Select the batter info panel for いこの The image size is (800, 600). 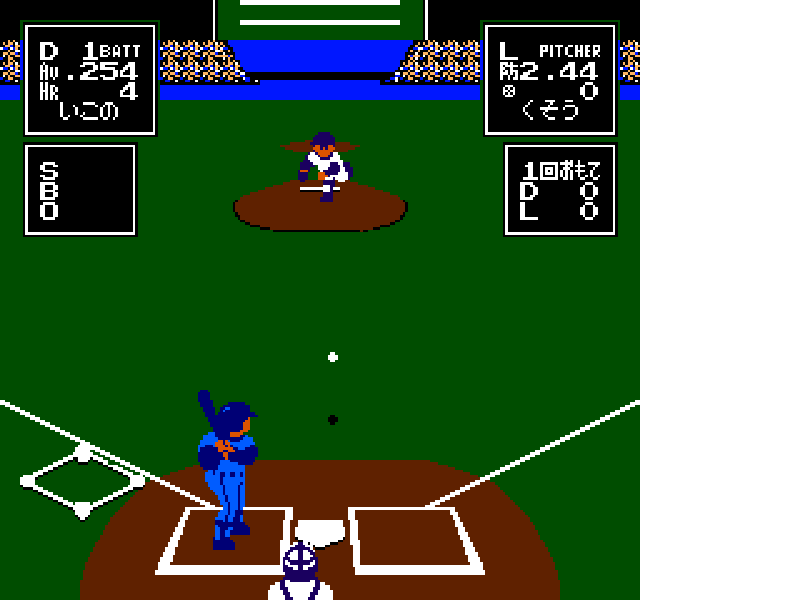point(90,79)
